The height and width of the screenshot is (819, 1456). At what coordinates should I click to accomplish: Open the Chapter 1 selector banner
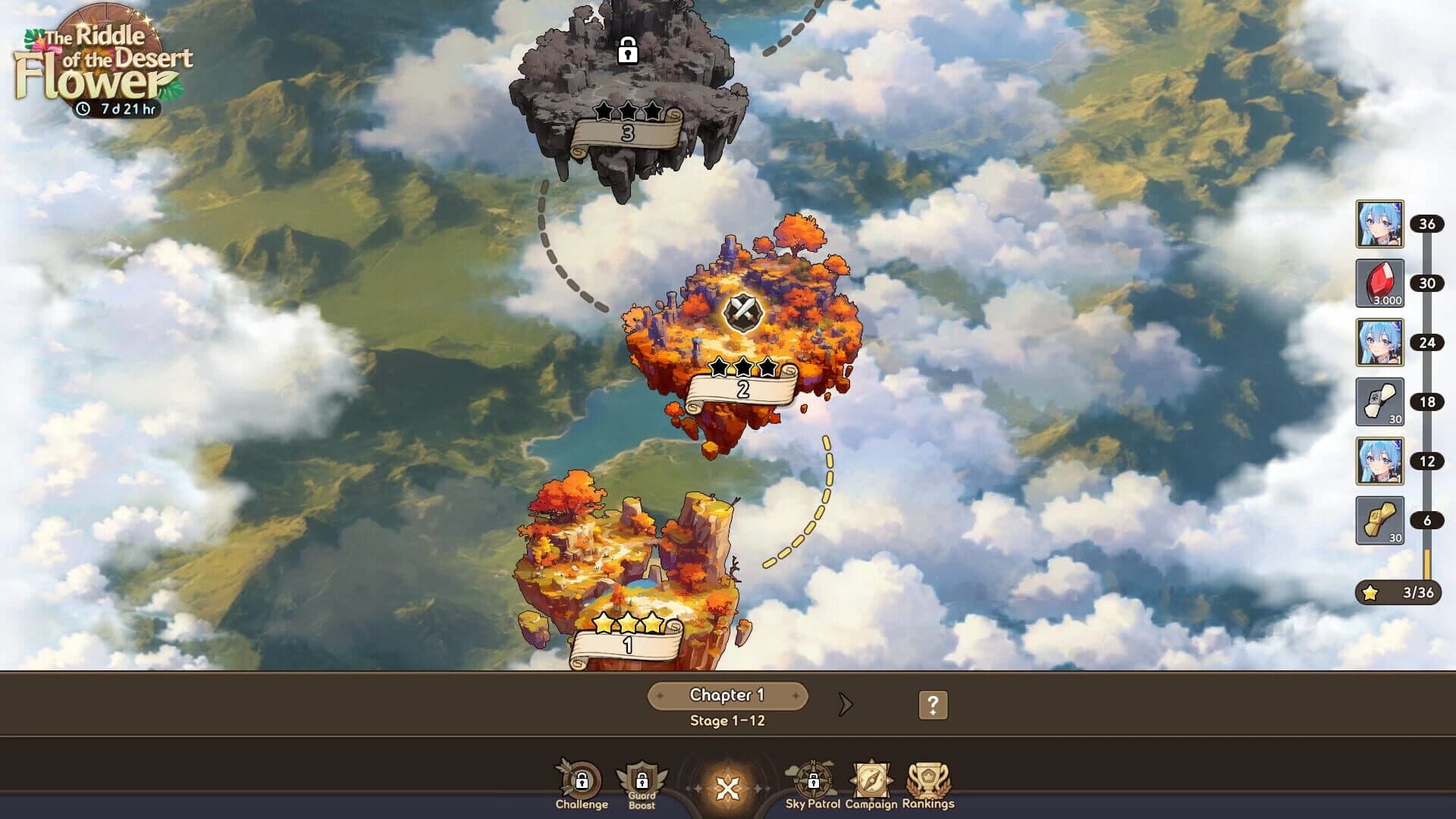tap(726, 694)
